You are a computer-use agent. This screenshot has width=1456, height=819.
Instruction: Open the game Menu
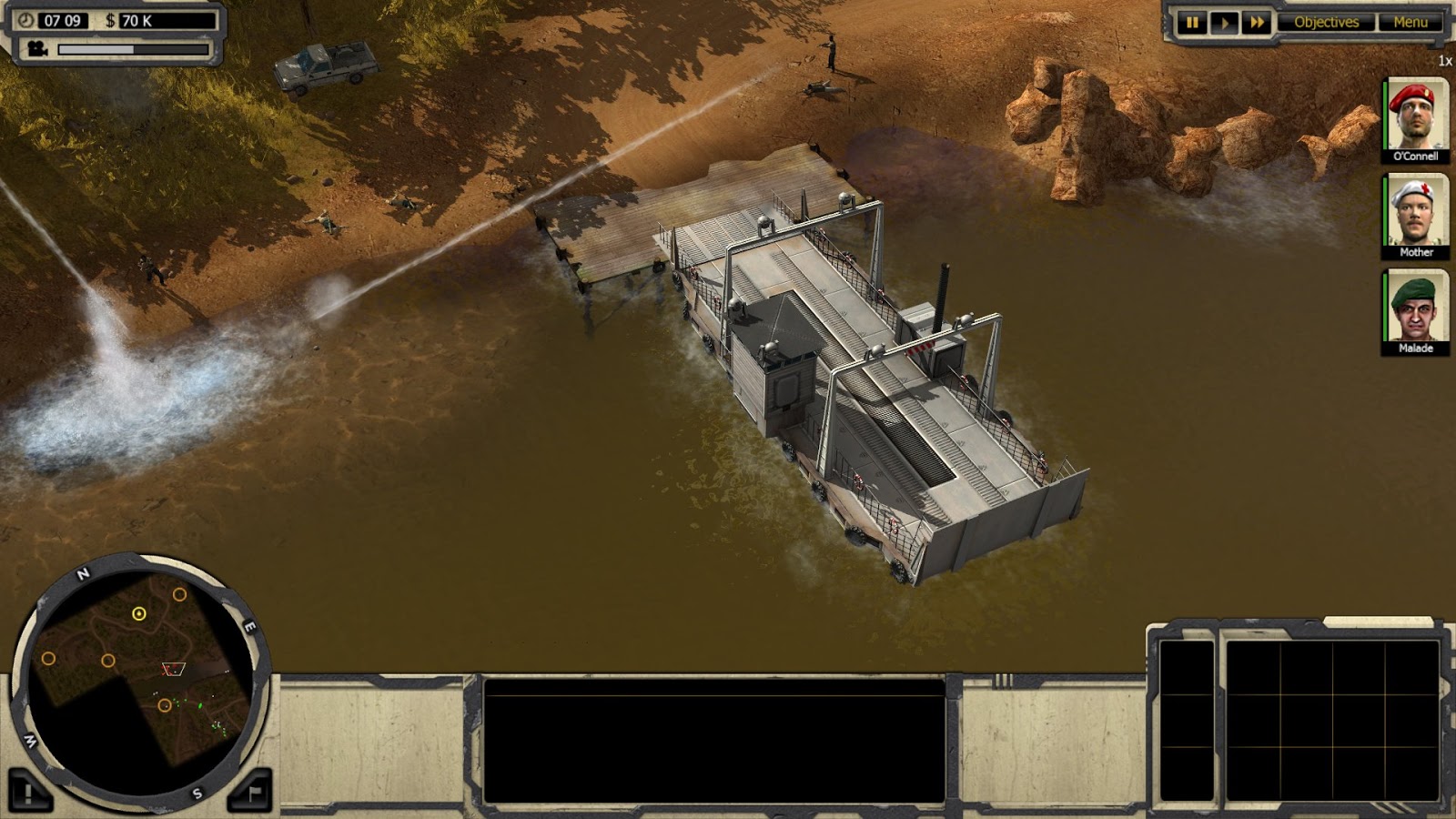point(1411,20)
